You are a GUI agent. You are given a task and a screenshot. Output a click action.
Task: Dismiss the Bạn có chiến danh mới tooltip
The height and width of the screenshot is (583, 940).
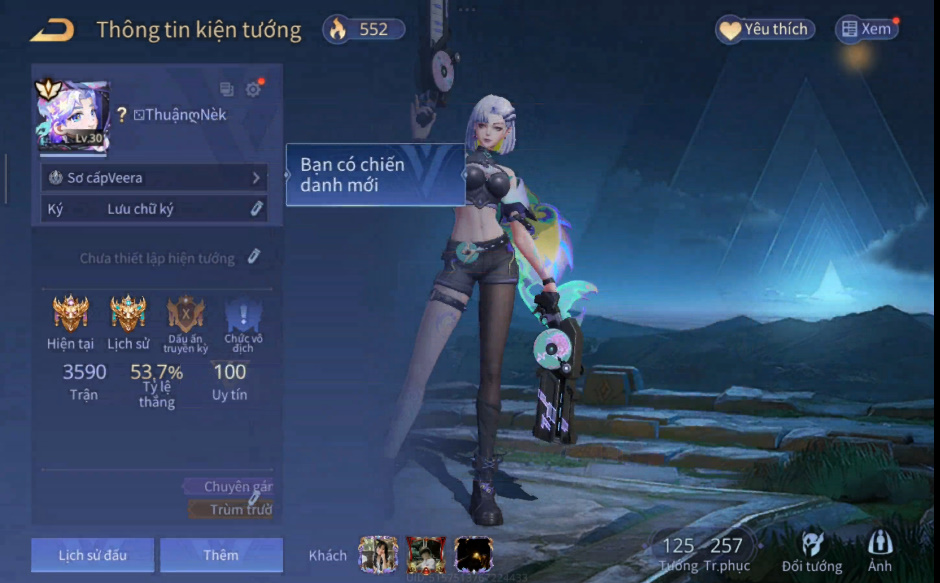pyautogui.click(x=375, y=175)
